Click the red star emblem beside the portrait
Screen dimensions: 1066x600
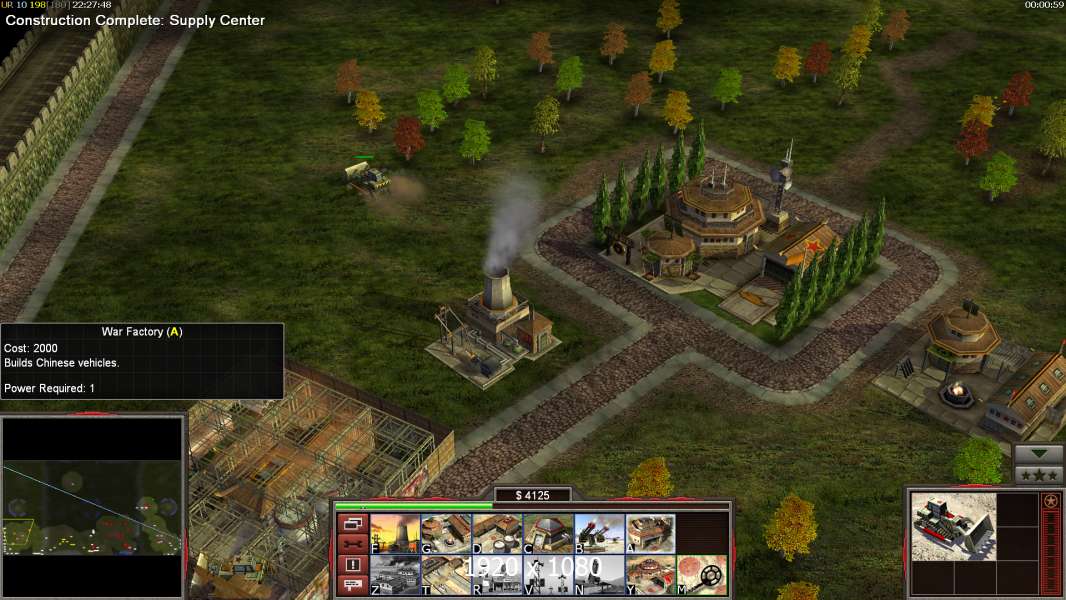point(1051,501)
